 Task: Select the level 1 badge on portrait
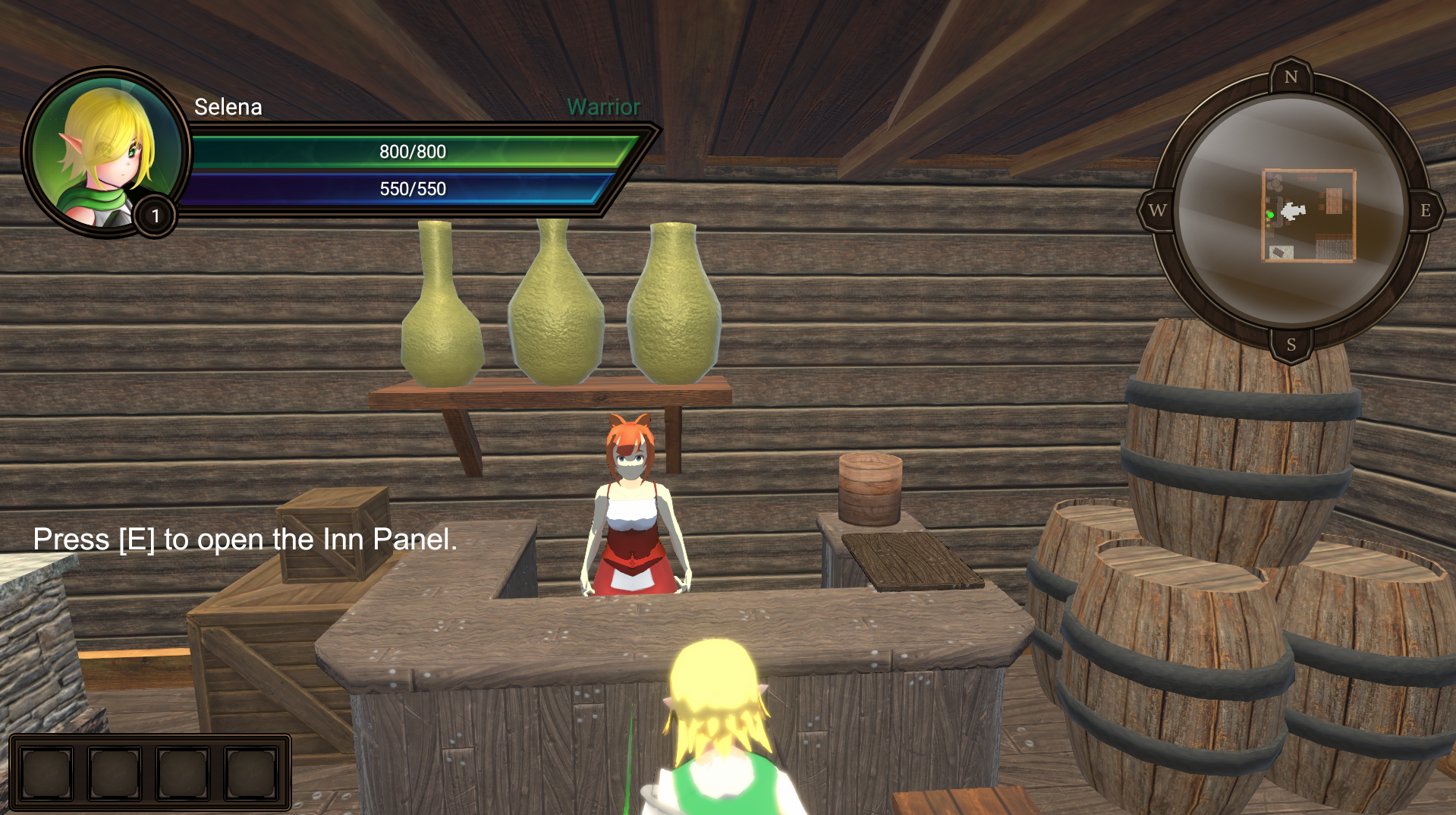(156, 216)
